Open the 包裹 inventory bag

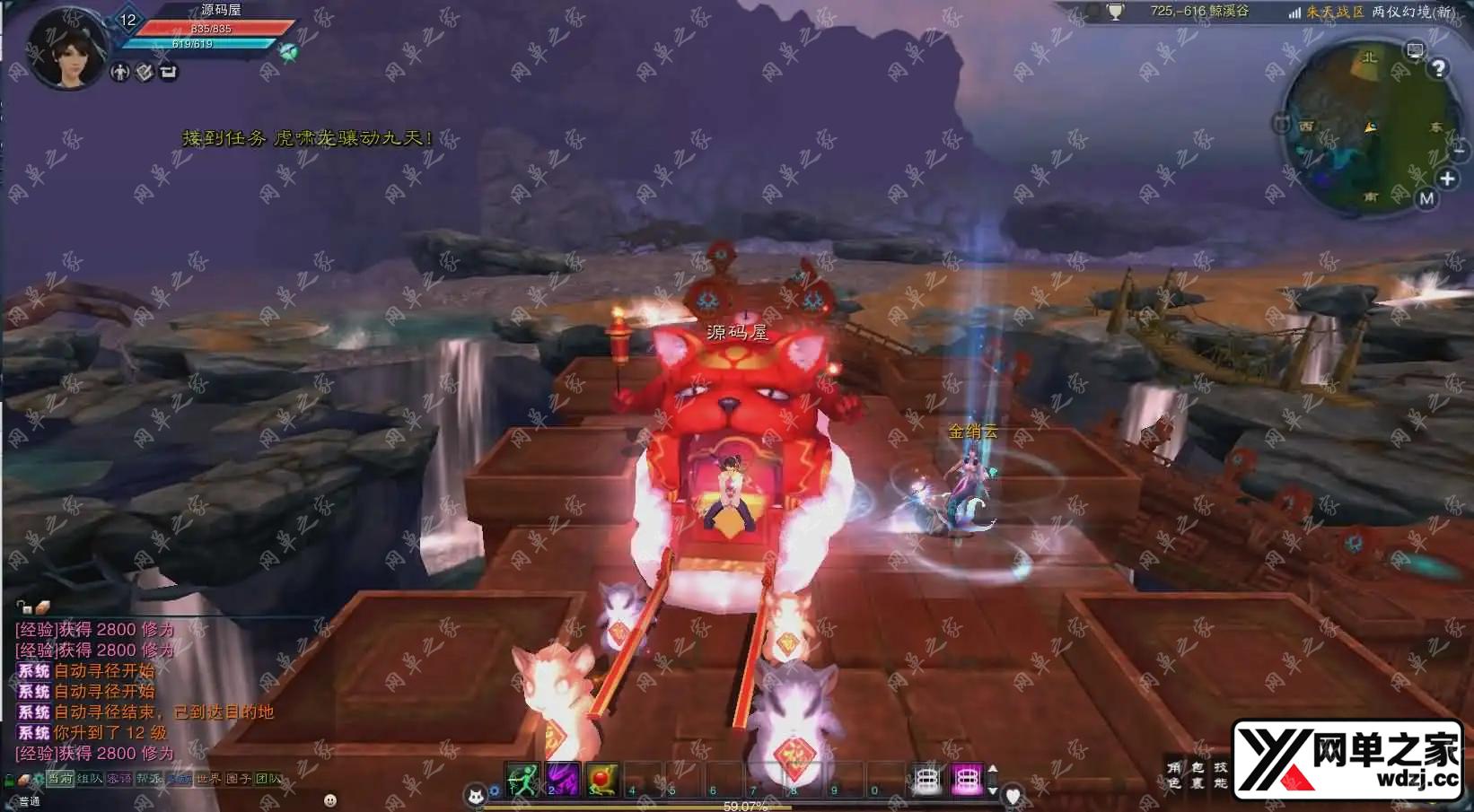pyautogui.click(x=1198, y=775)
